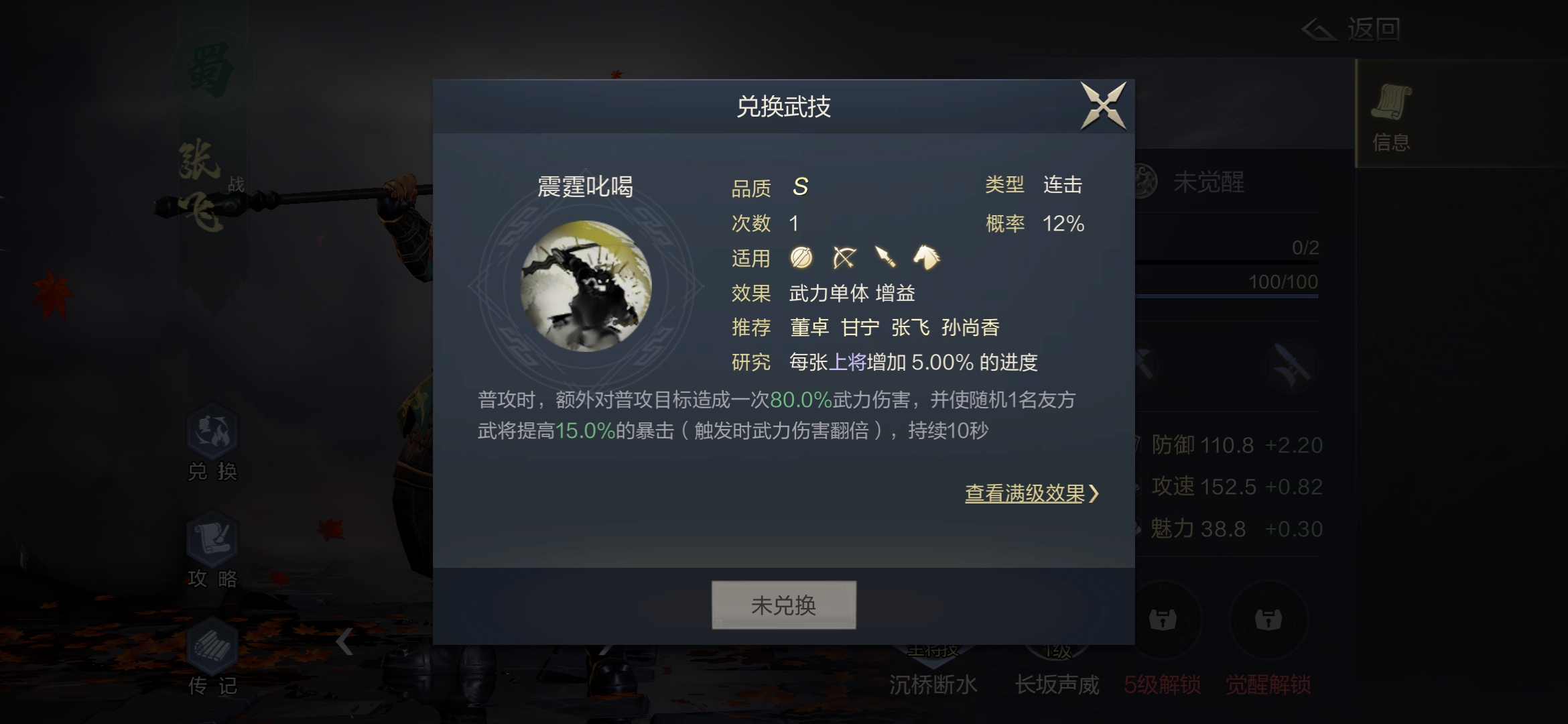Select the bow applicability icon
Image resolution: width=1568 pixels, height=724 pixels.
[x=843, y=258]
